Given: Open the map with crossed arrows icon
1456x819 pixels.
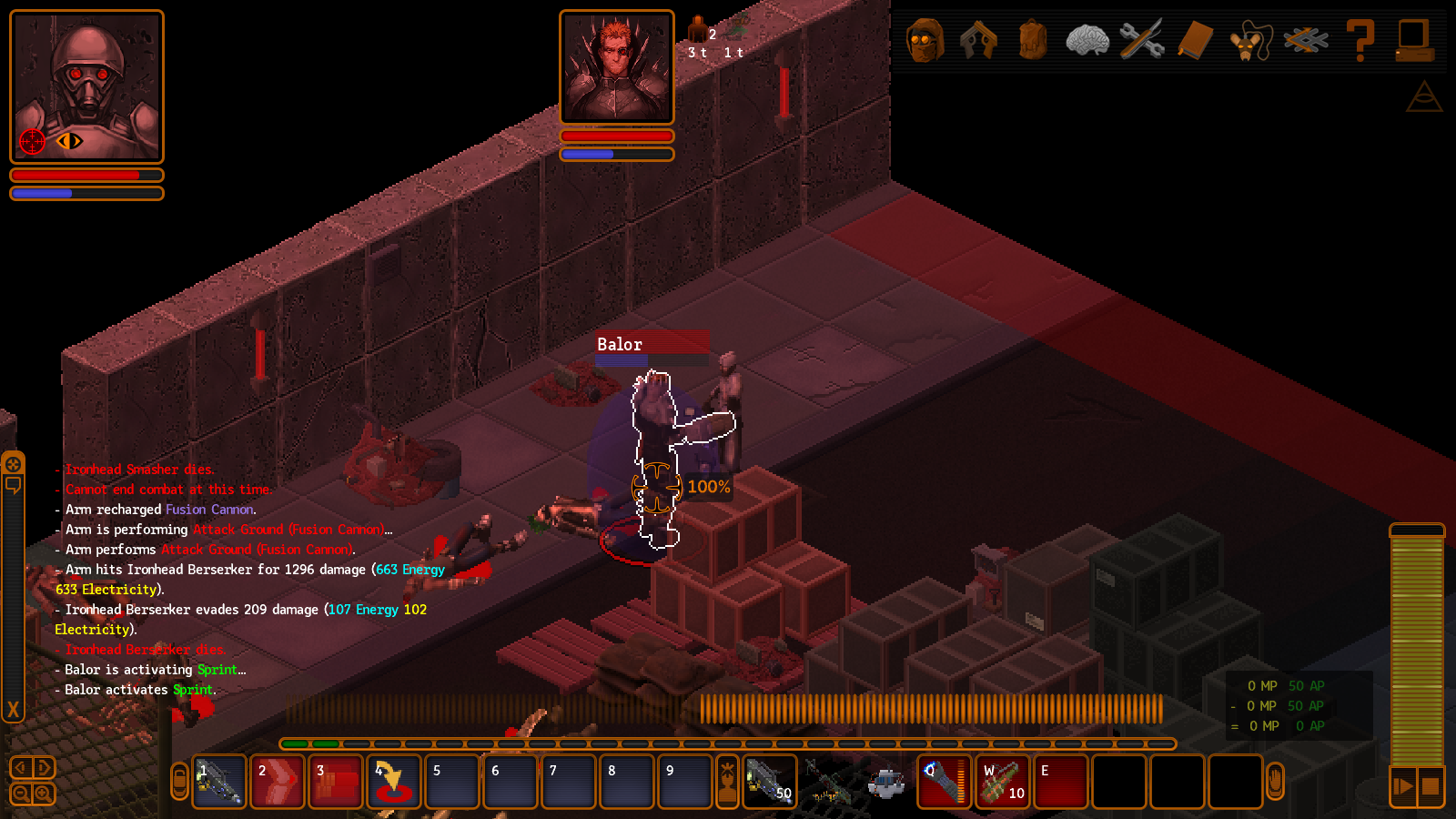Looking at the screenshot, I should pyautogui.click(x=1306, y=41).
